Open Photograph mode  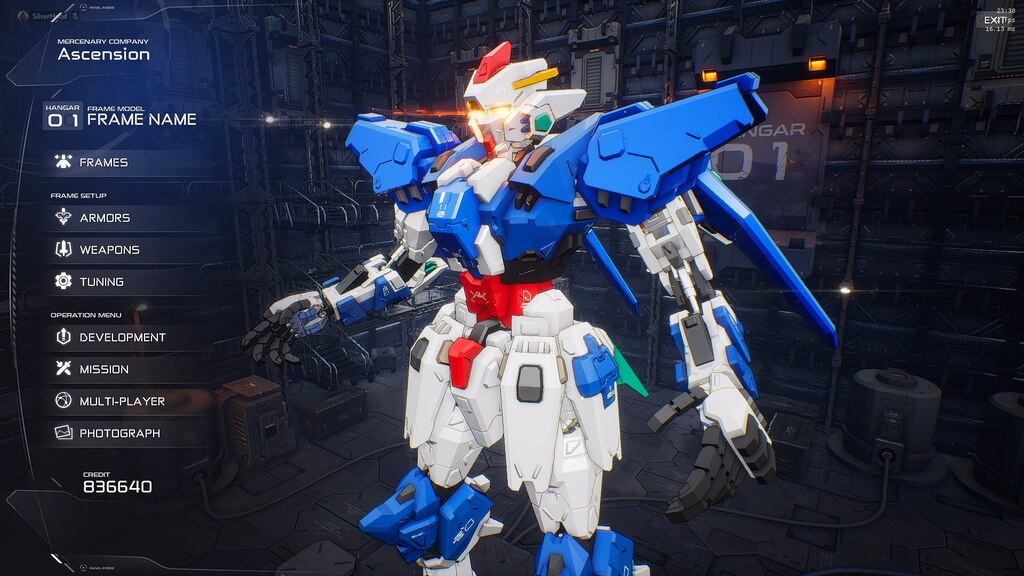[x=118, y=434]
